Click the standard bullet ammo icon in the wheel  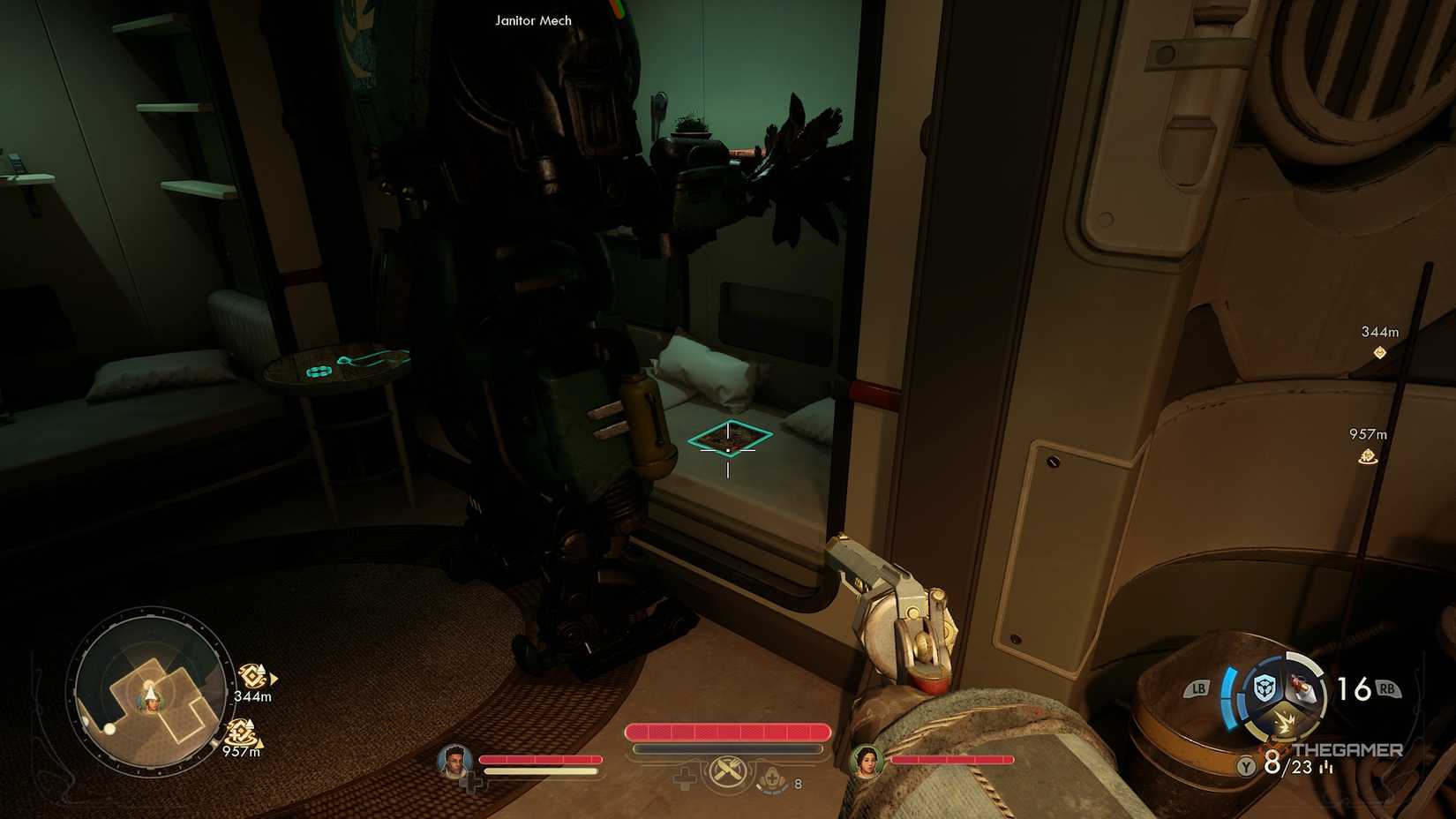(1303, 688)
